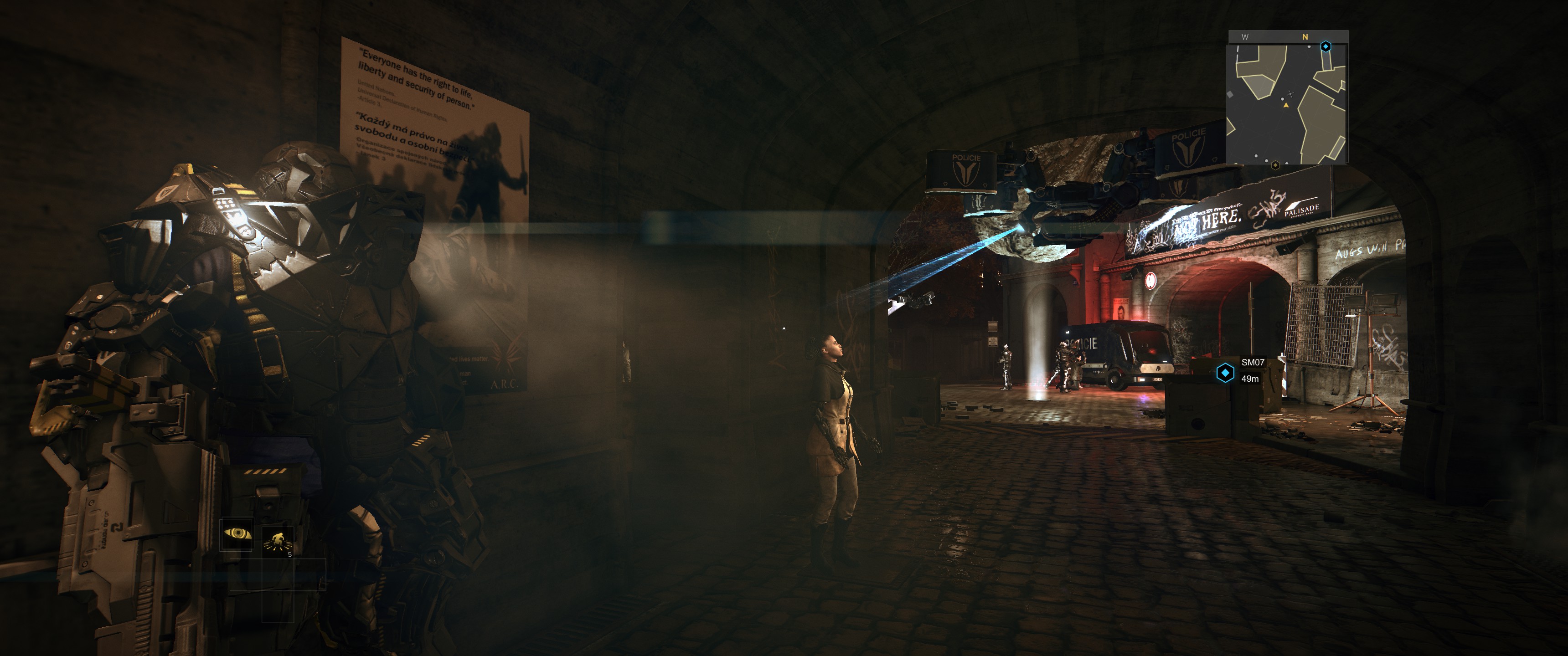
Task: Select the yellow hexagon marker below the minimap
Action: [1275, 165]
